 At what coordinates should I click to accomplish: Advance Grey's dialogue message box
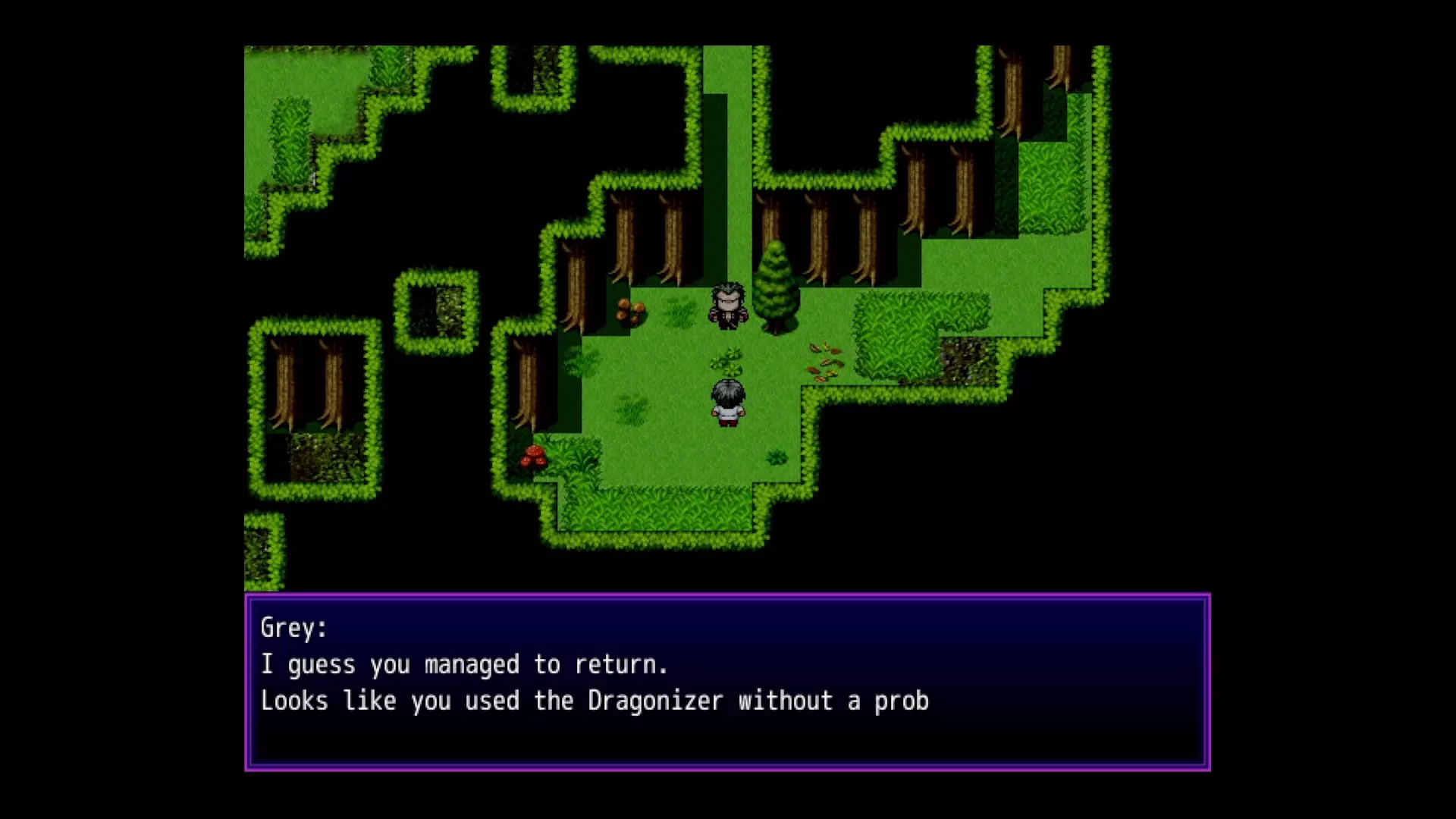pyautogui.click(x=727, y=682)
